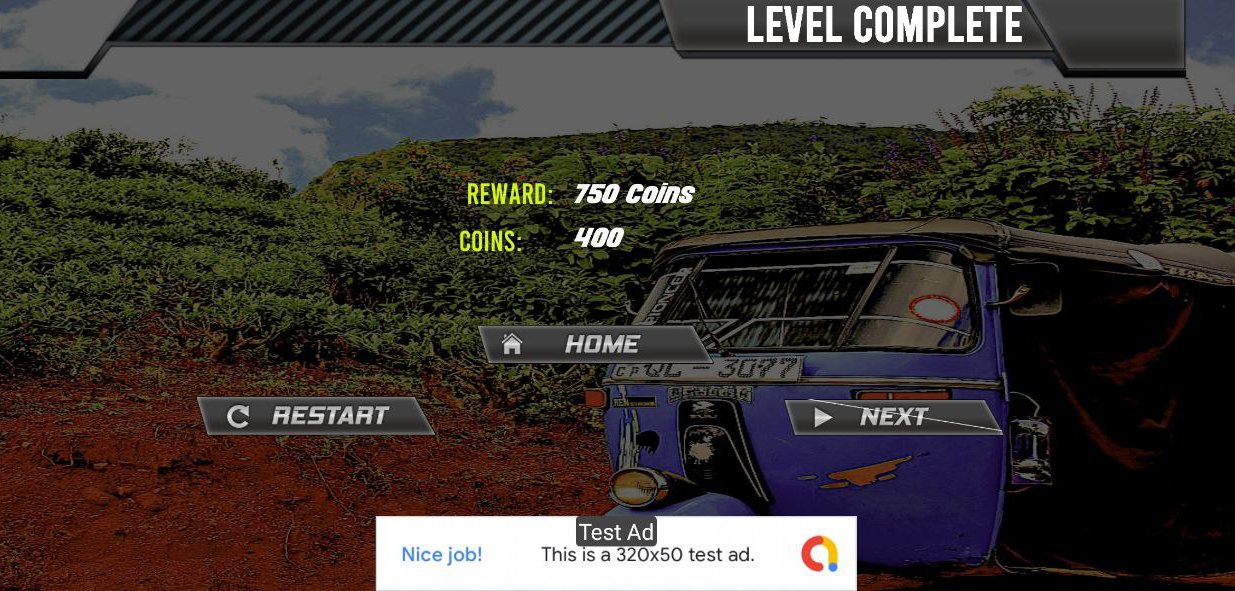This screenshot has height=591, width=1235.
Task: Restart the completed level
Action: pos(316,416)
